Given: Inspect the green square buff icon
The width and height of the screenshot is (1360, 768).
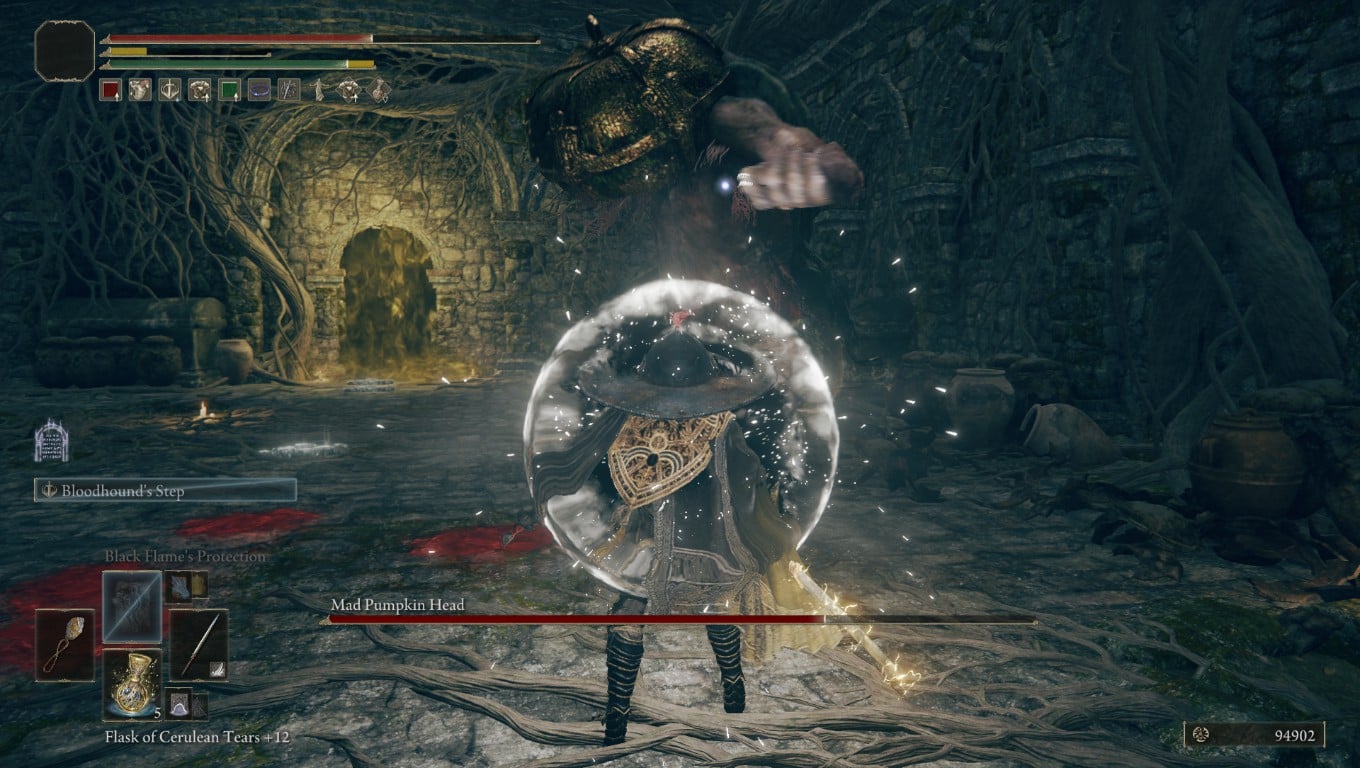Looking at the screenshot, I should [229, 91].
